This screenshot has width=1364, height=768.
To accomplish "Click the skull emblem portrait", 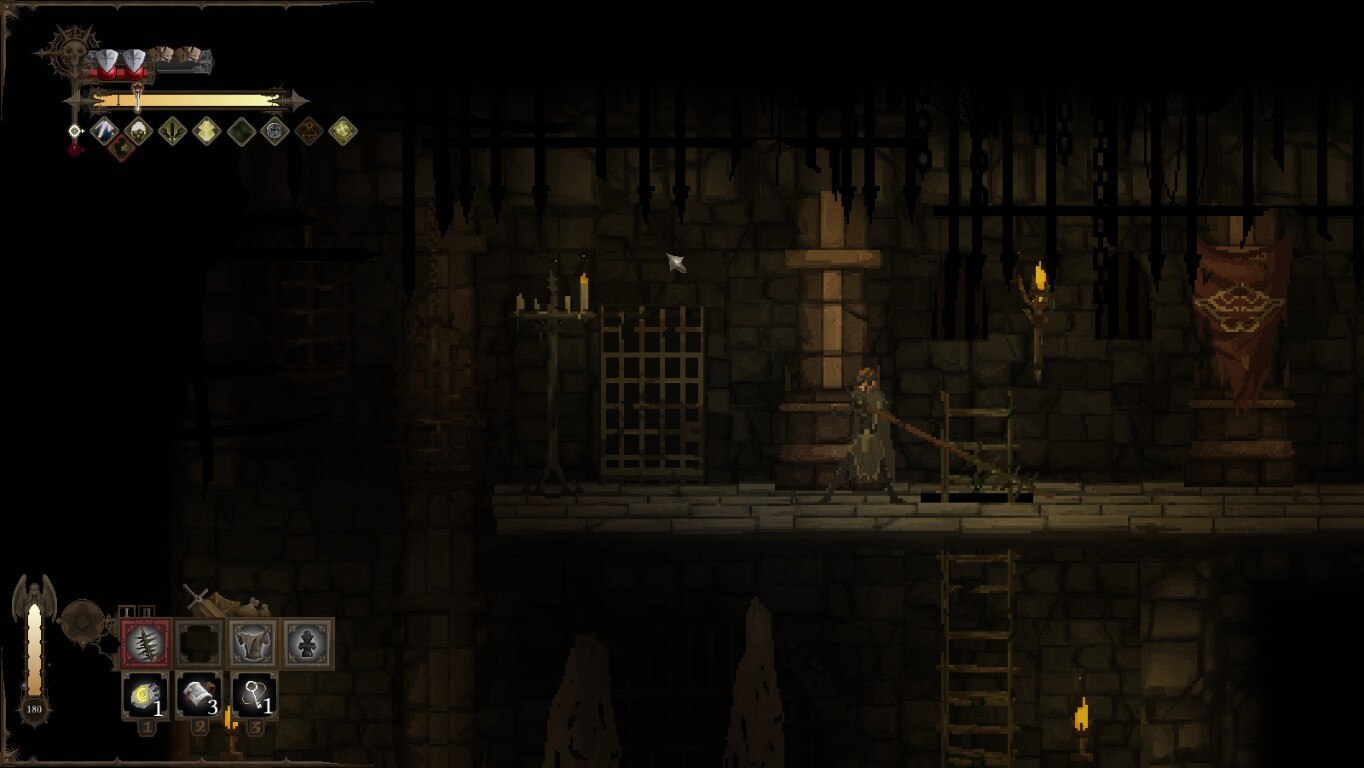I will [x=74, y=50].
